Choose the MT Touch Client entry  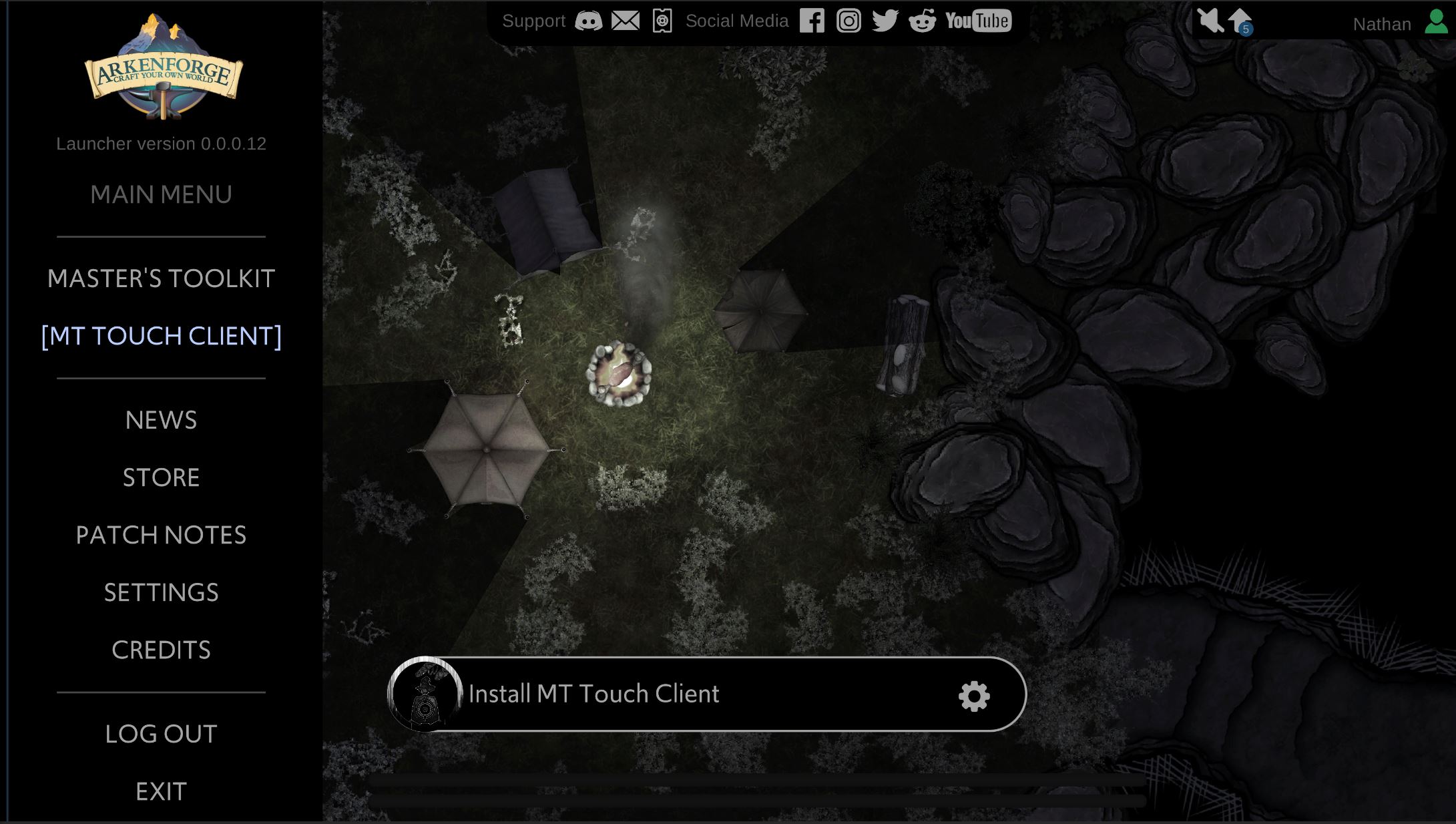pyautogui.click(x=161, y=336)
